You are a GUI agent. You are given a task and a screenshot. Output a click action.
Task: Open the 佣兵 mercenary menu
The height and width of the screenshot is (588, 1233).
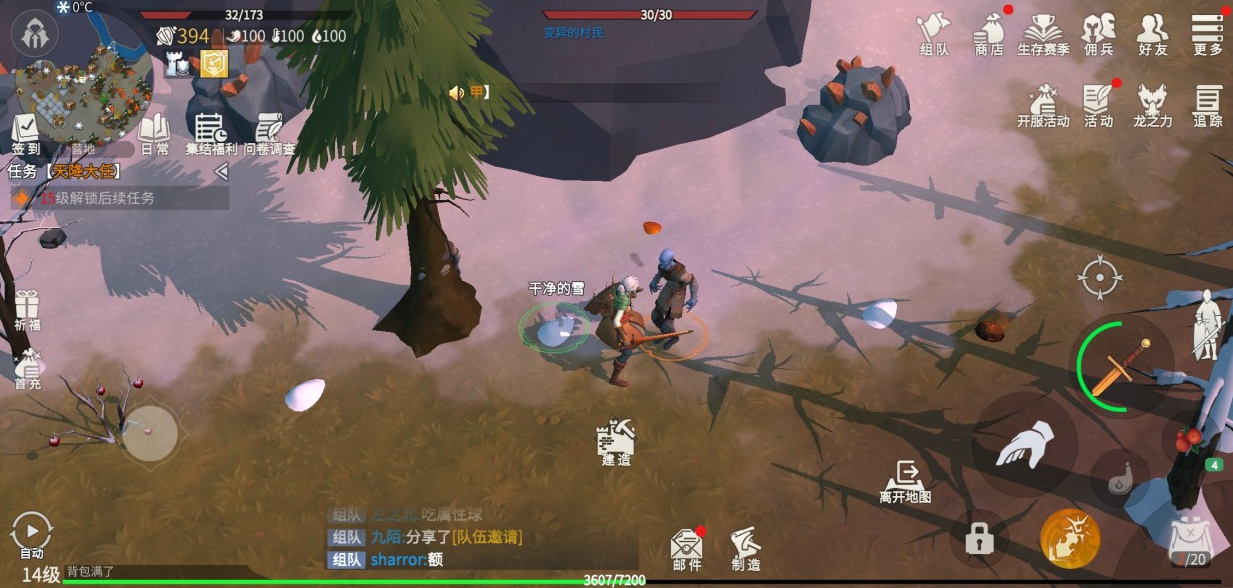(x=1099, y=33)
